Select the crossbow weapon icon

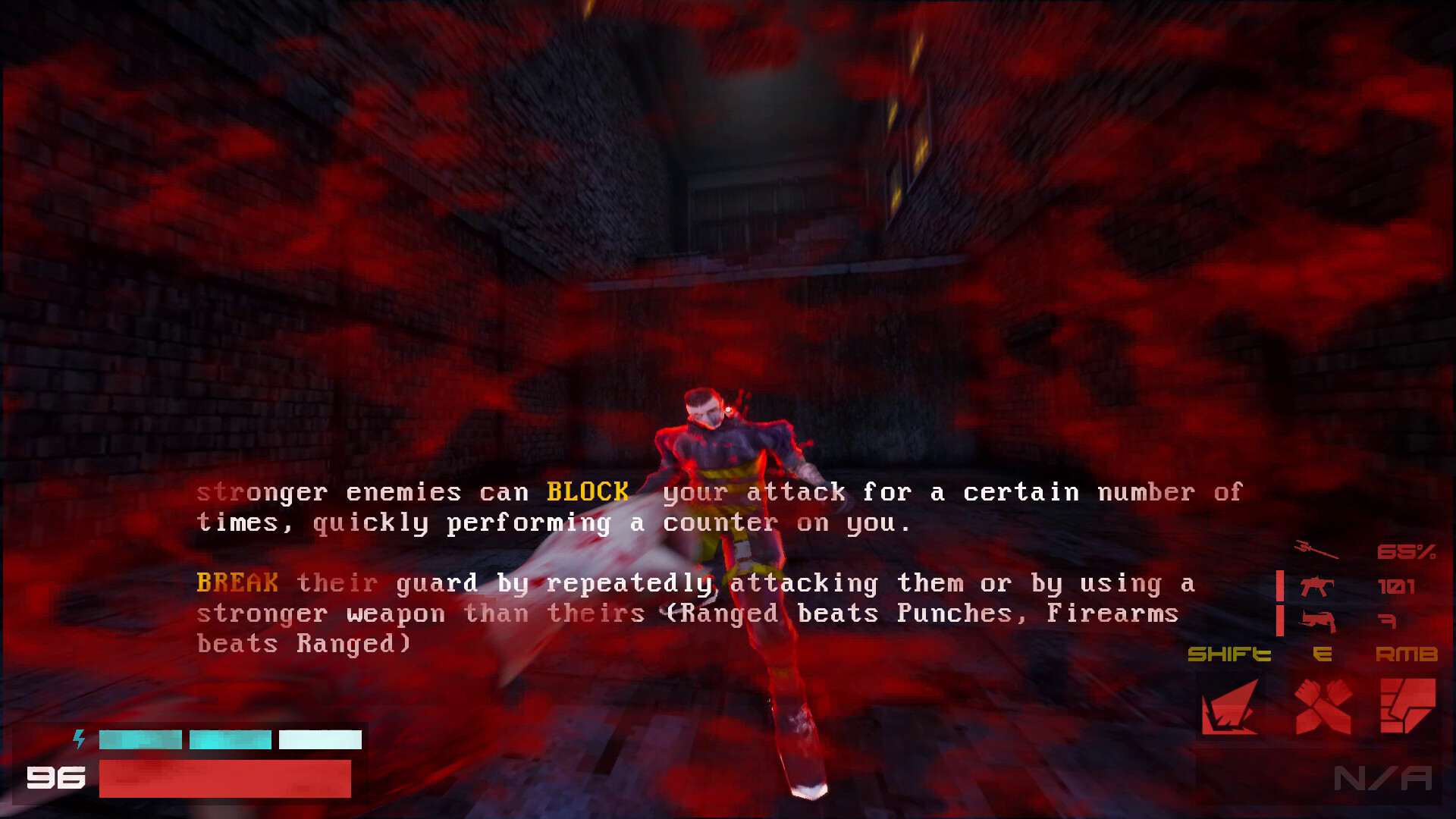coord(1317,620)
